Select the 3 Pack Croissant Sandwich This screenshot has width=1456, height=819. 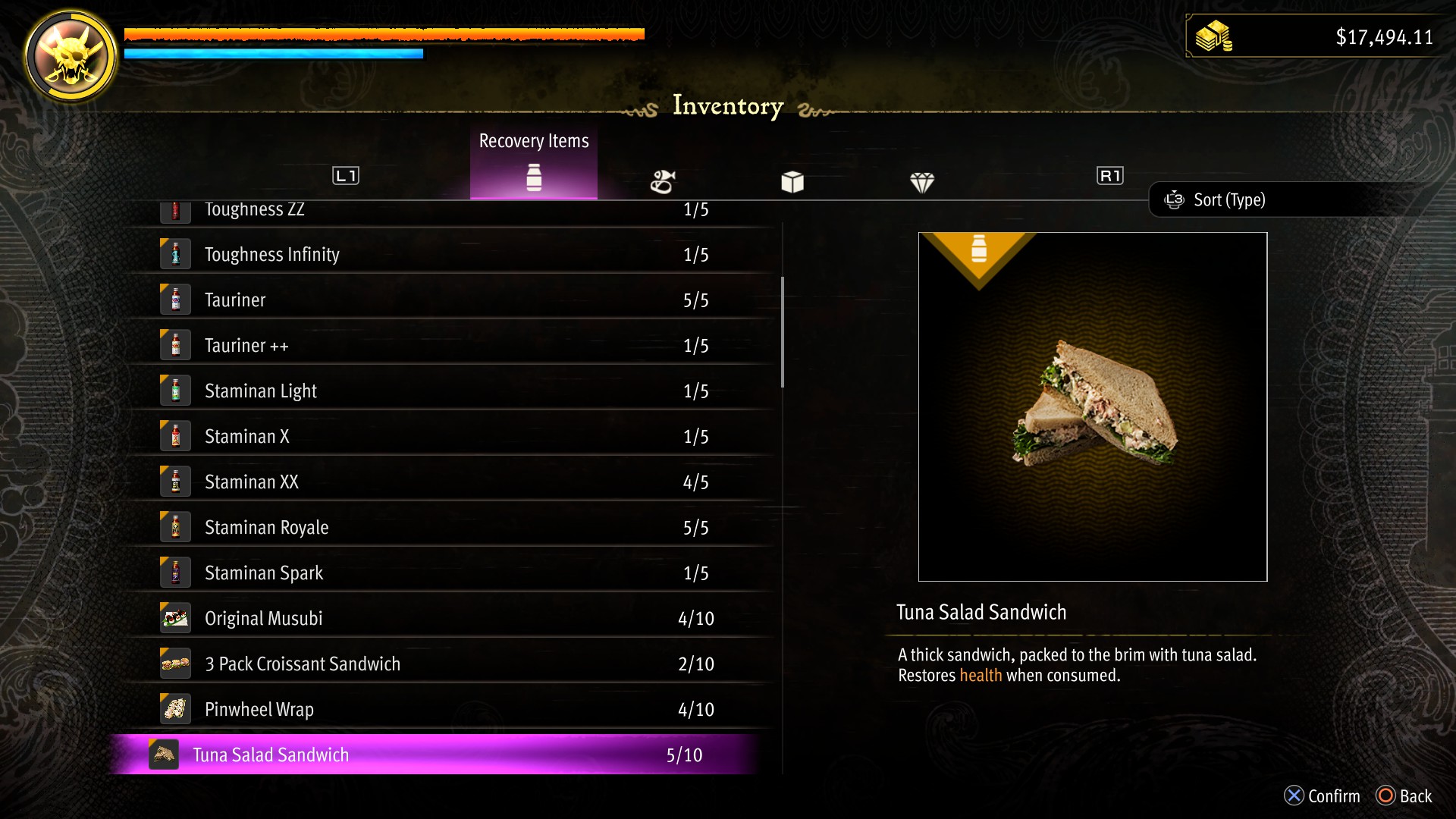point(447,664)
